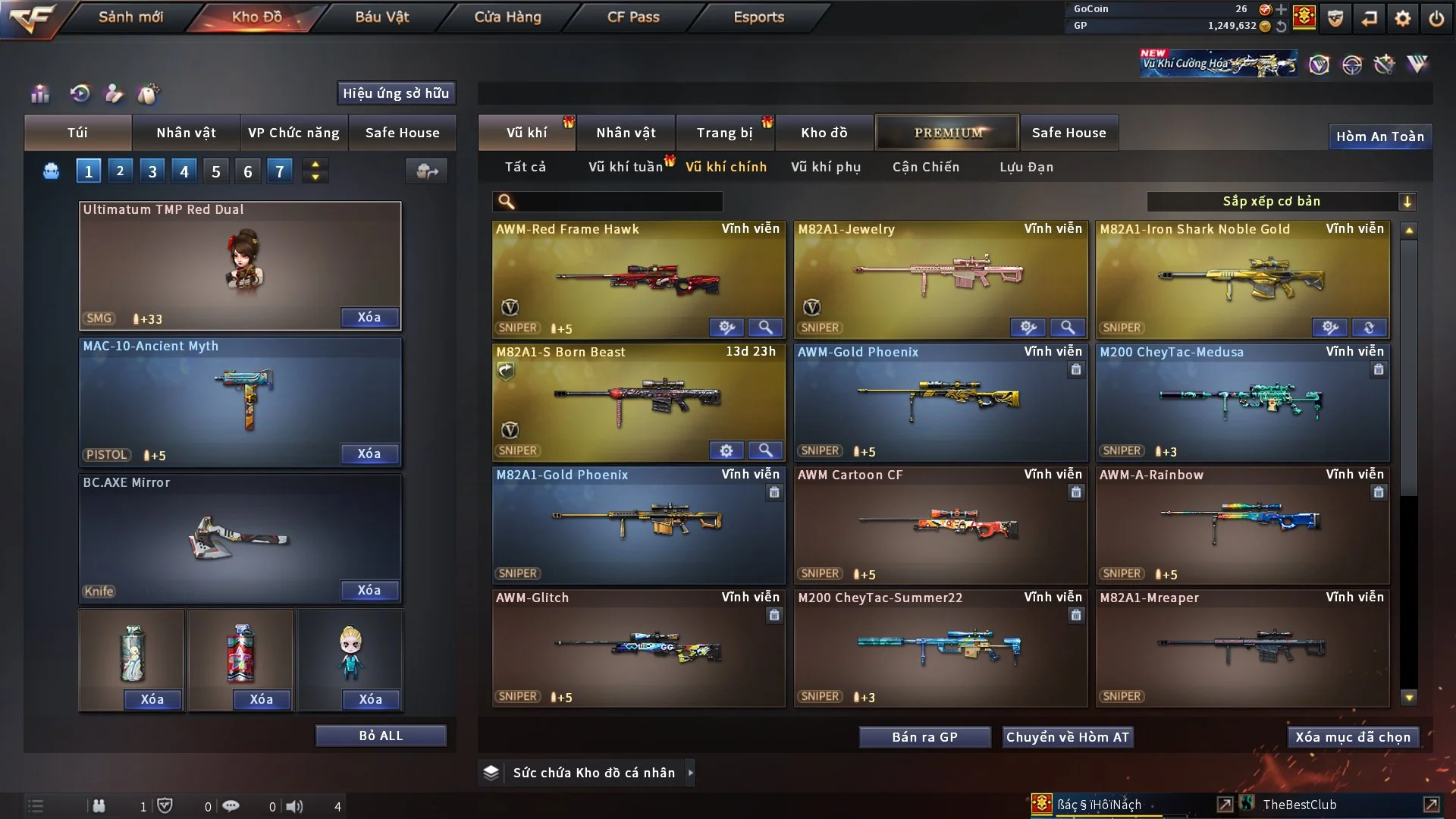The width and height of the screenshot is (1456, 819).
Task: Click the wrench enhancement icon near top right
Action: [1384, 64]
